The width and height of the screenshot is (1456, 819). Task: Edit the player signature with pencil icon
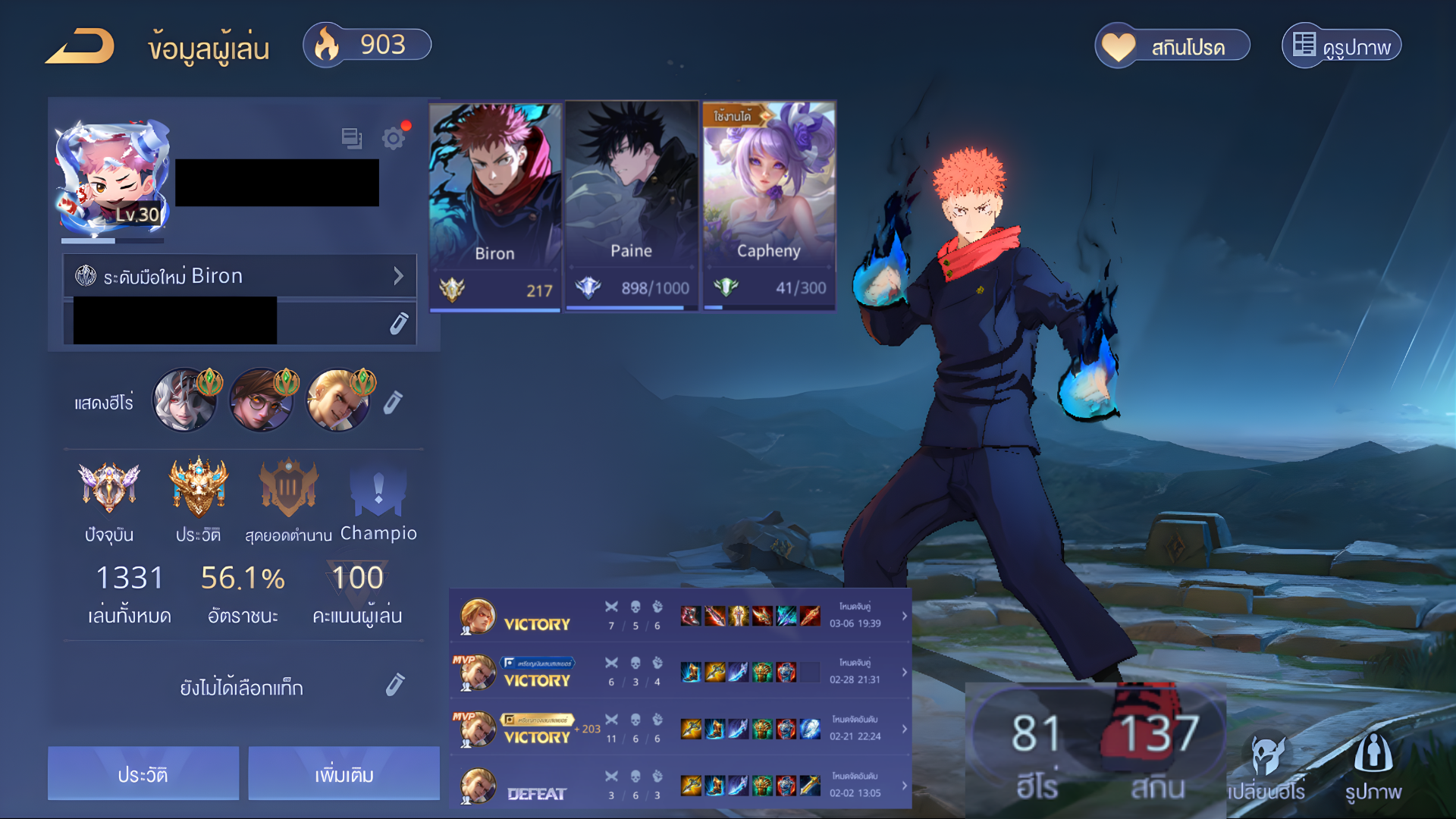coord(398,324)
